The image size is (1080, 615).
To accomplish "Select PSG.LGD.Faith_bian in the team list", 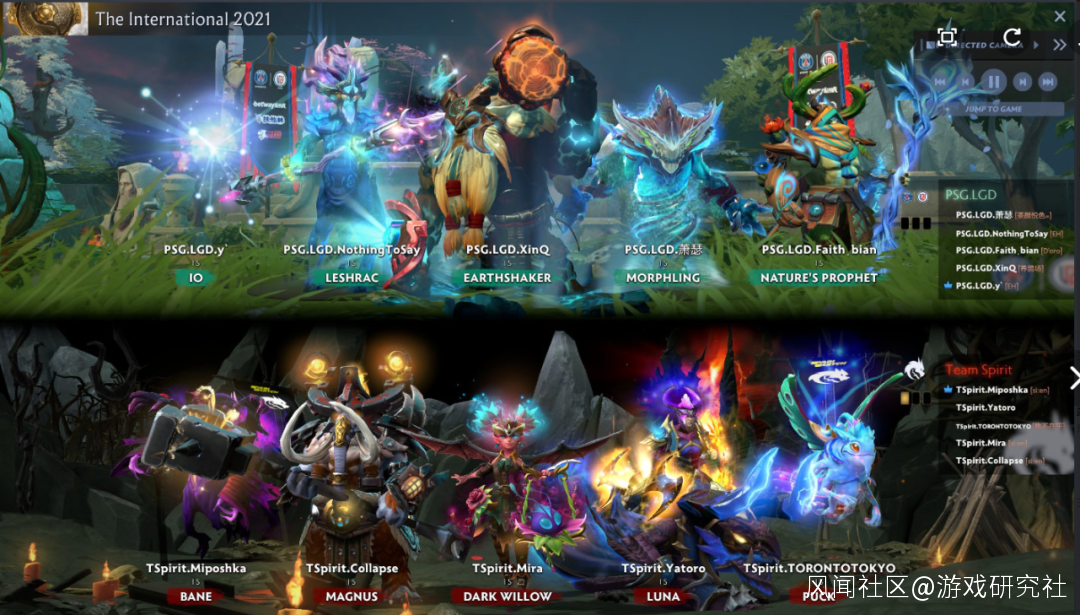I will click(x=997, y=250).
